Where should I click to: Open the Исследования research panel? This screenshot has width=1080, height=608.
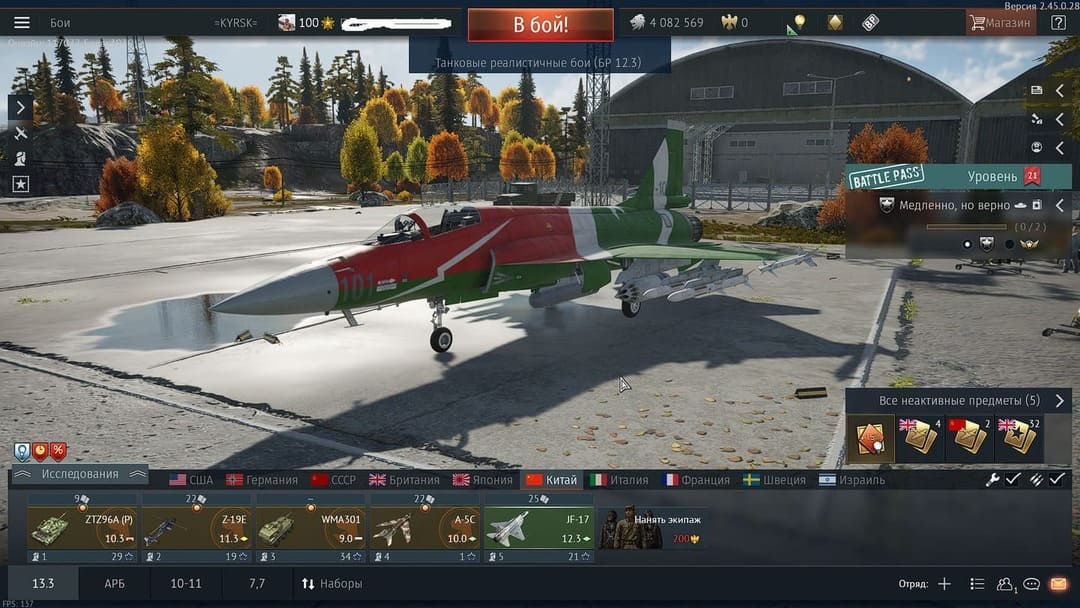[79, 474]
